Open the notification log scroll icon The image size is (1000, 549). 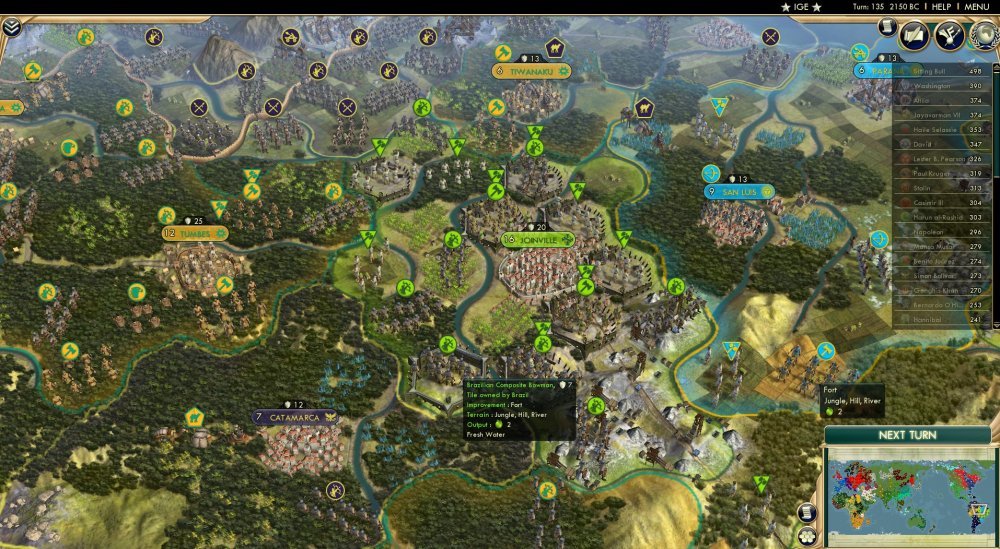[x=887, y=28]
